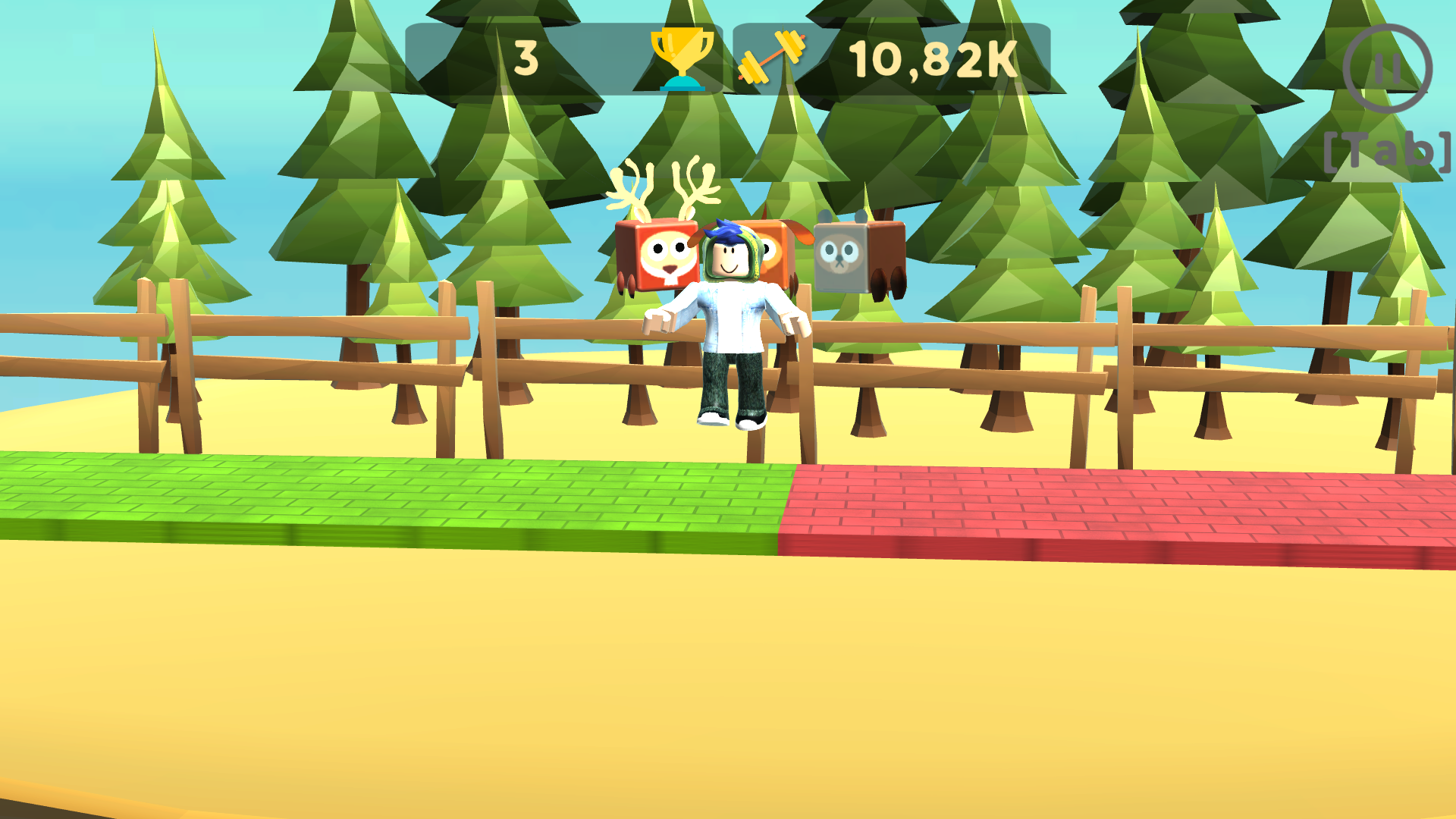Click the player avatar standing on the path
1456x819 pixels.
(x=726, y=326)
